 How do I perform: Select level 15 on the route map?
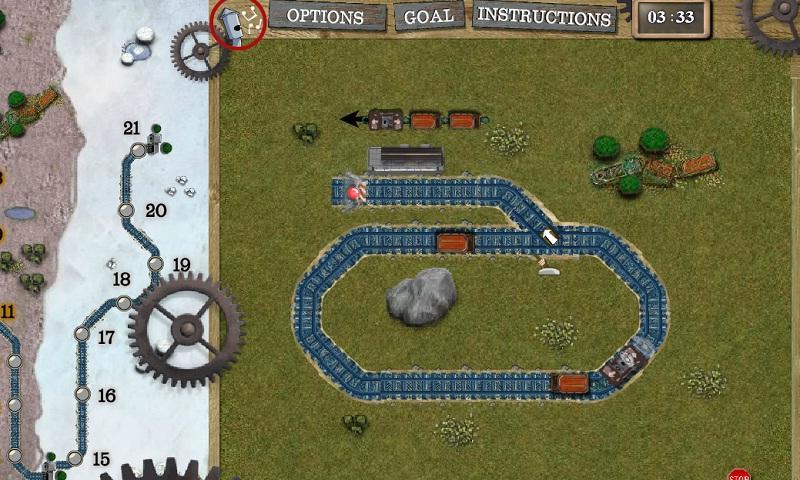tap(74, 458)
